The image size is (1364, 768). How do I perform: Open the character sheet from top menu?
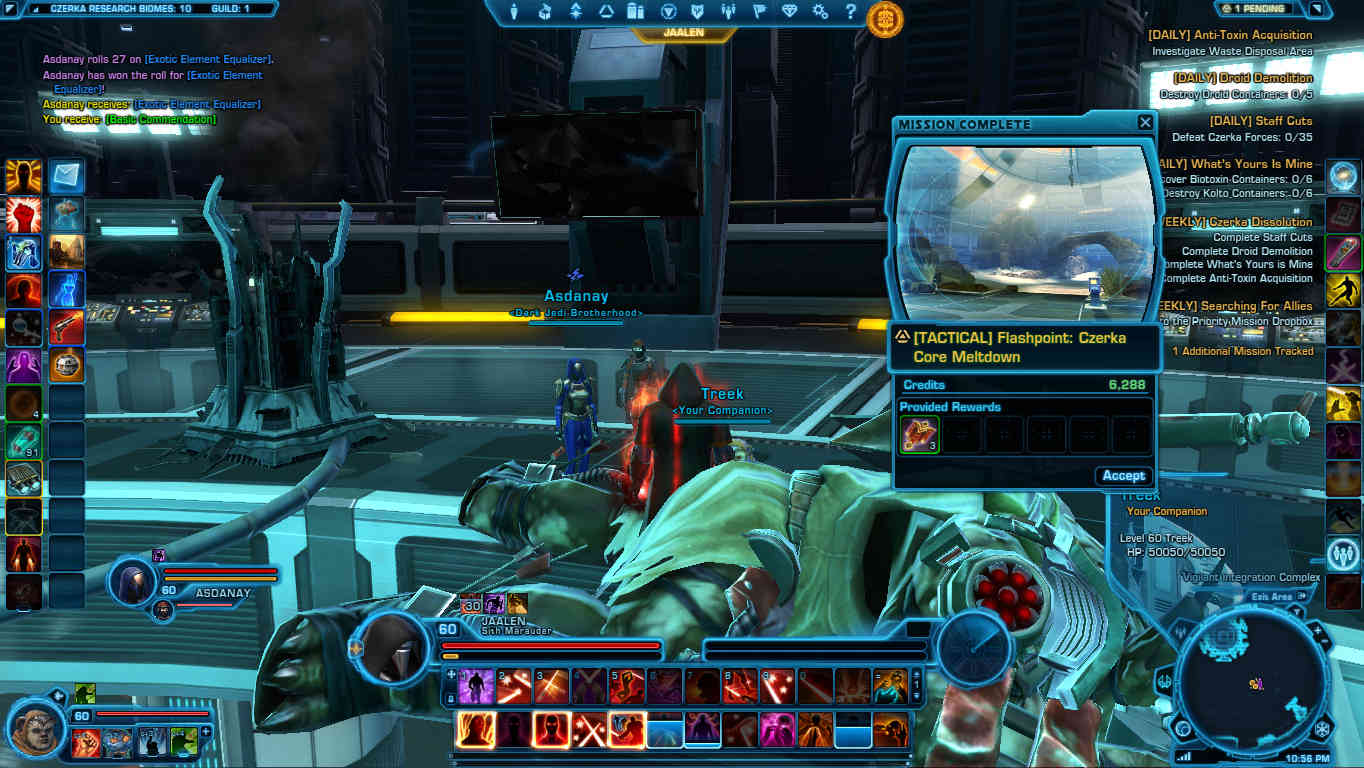point(516,12)
